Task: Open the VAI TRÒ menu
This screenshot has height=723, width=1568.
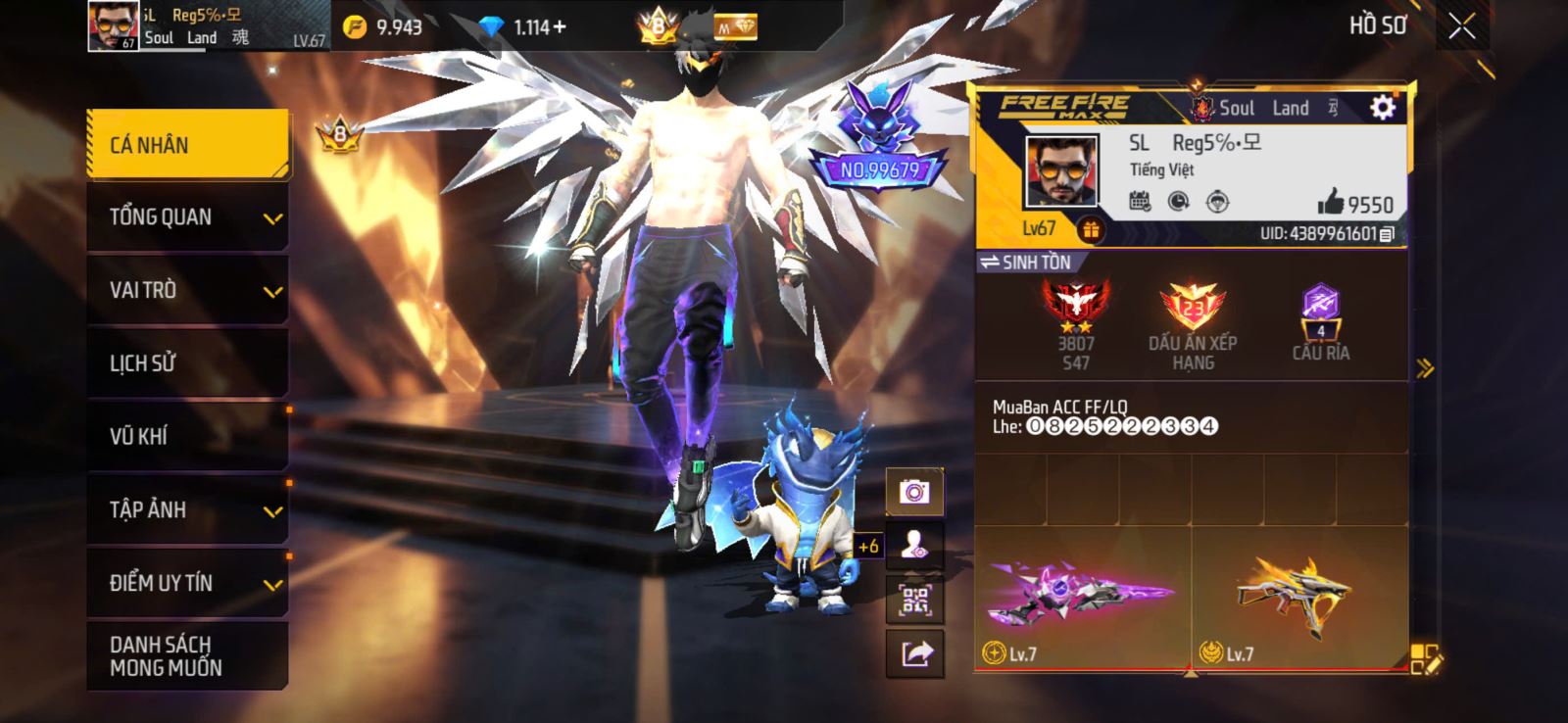Action: click(x=187, y=290)
